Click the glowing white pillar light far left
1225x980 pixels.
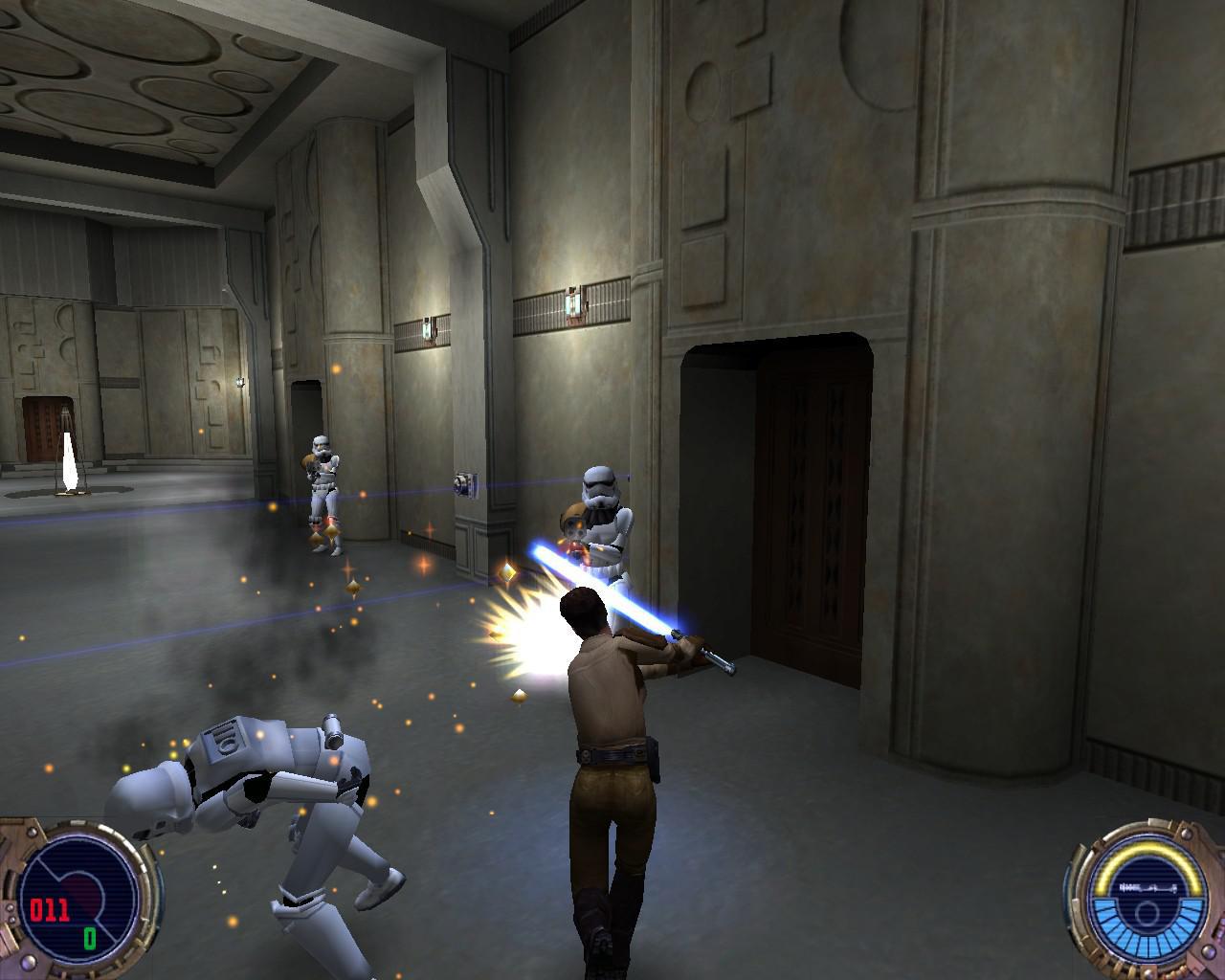tap(69, 459)
